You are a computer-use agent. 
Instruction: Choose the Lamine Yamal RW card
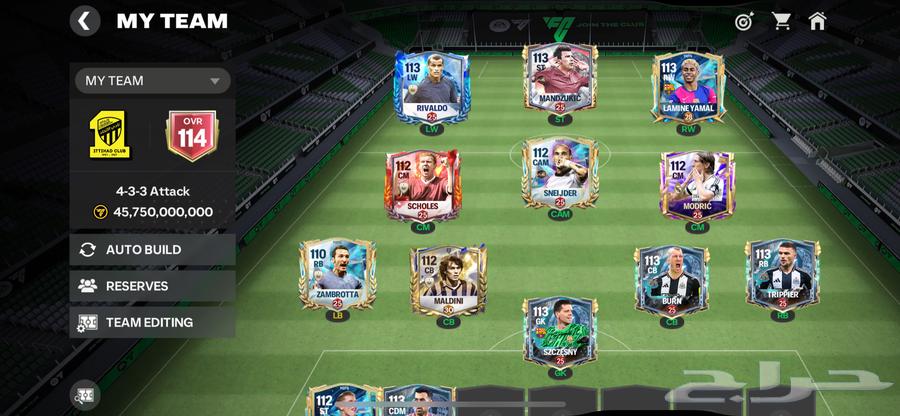688,88
